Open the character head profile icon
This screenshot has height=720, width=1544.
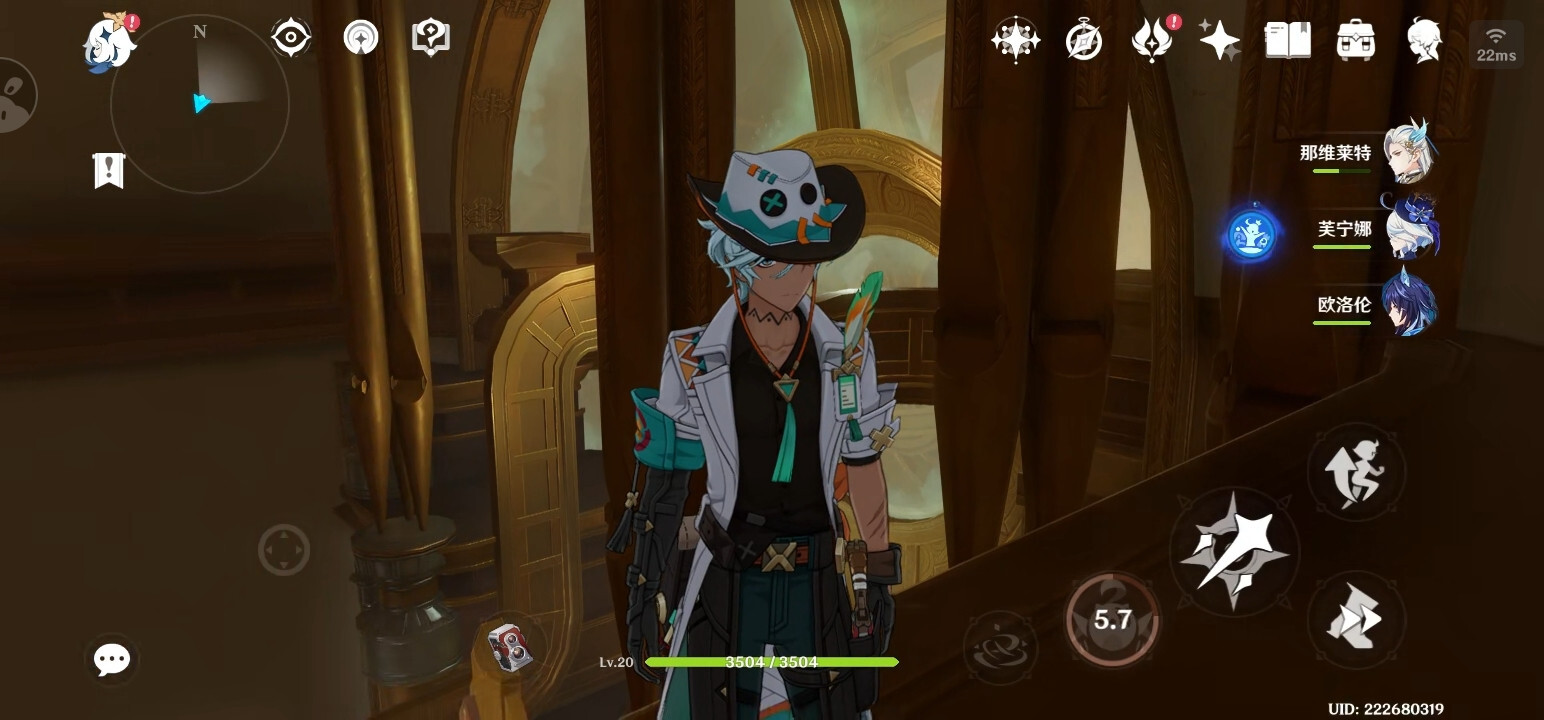(1423, 41)
